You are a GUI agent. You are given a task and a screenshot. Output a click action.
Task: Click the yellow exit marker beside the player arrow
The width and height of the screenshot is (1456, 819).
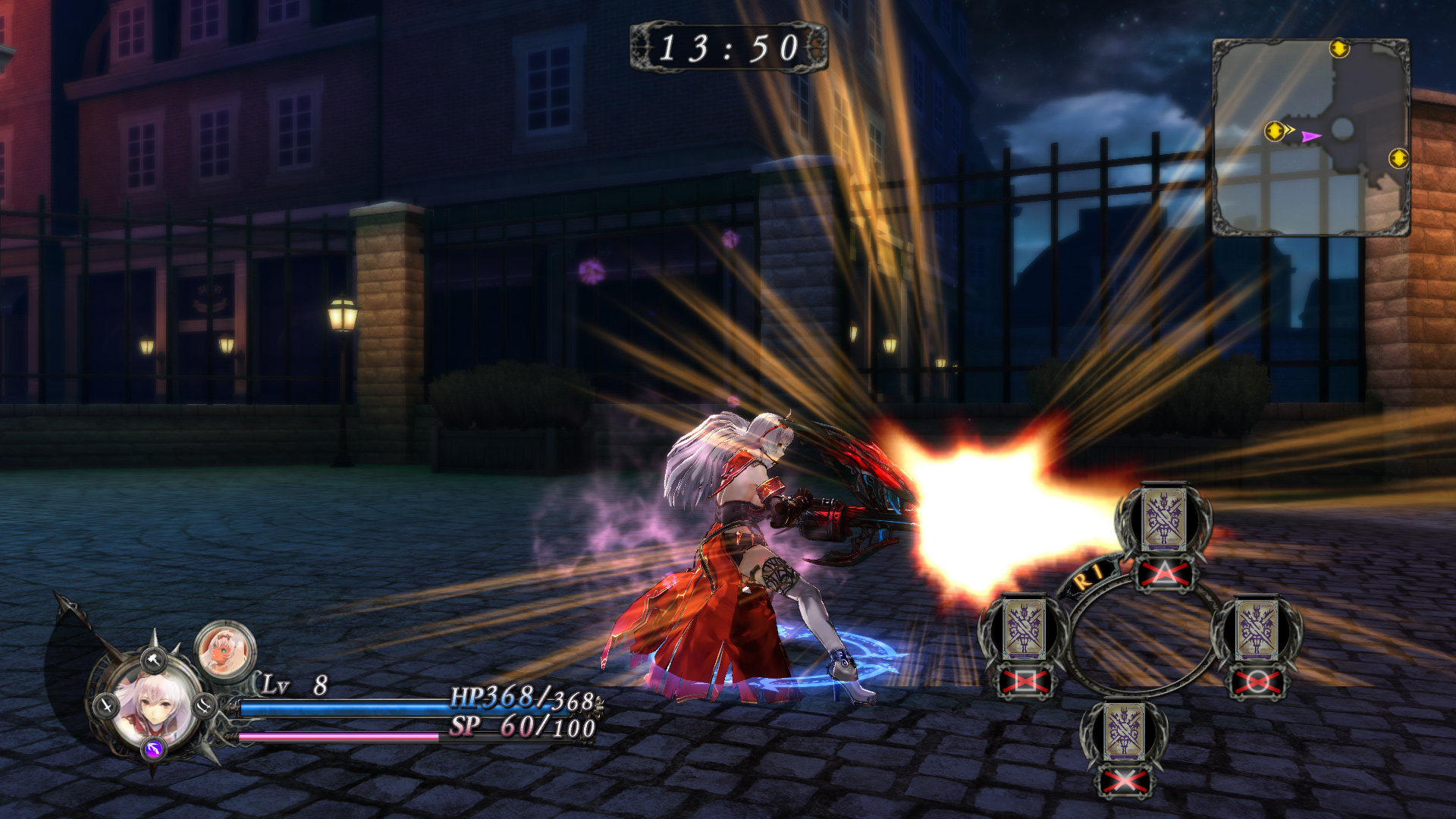click(x=1274, y=131)
